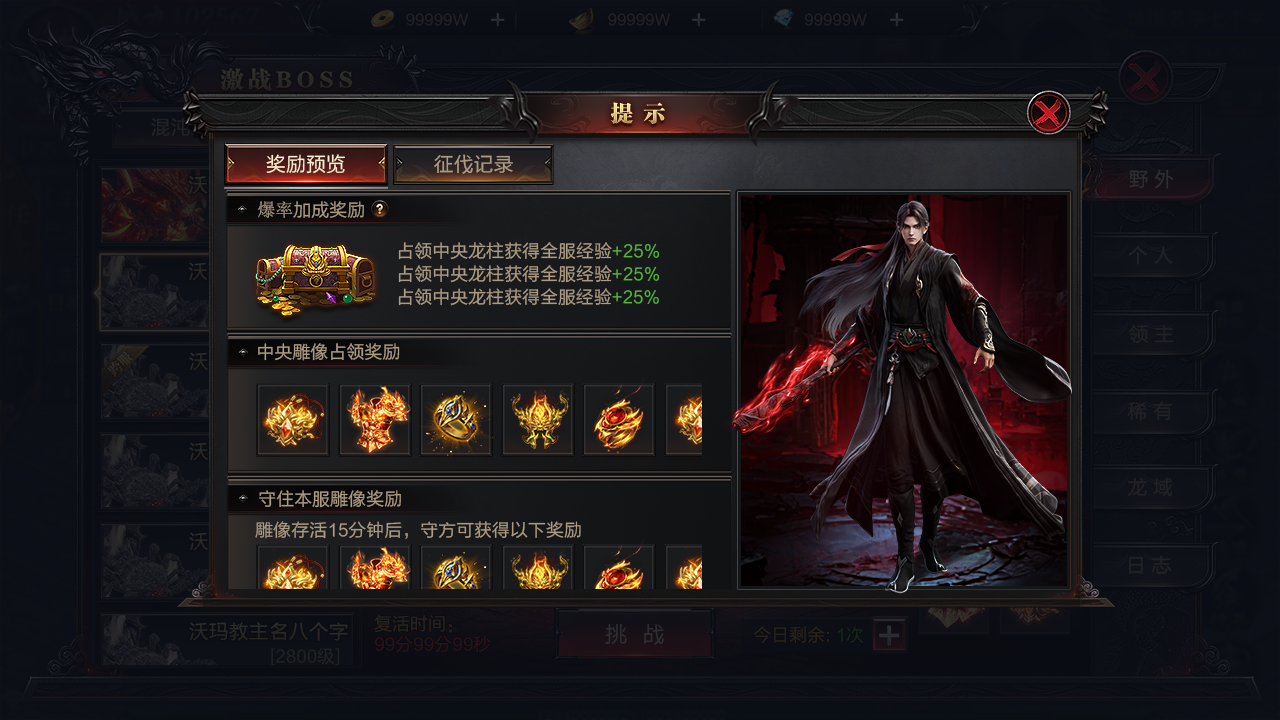1280x720 pixels.
Task: Switch to the 奖励预览 tab
Action: [x=306, y=165]
